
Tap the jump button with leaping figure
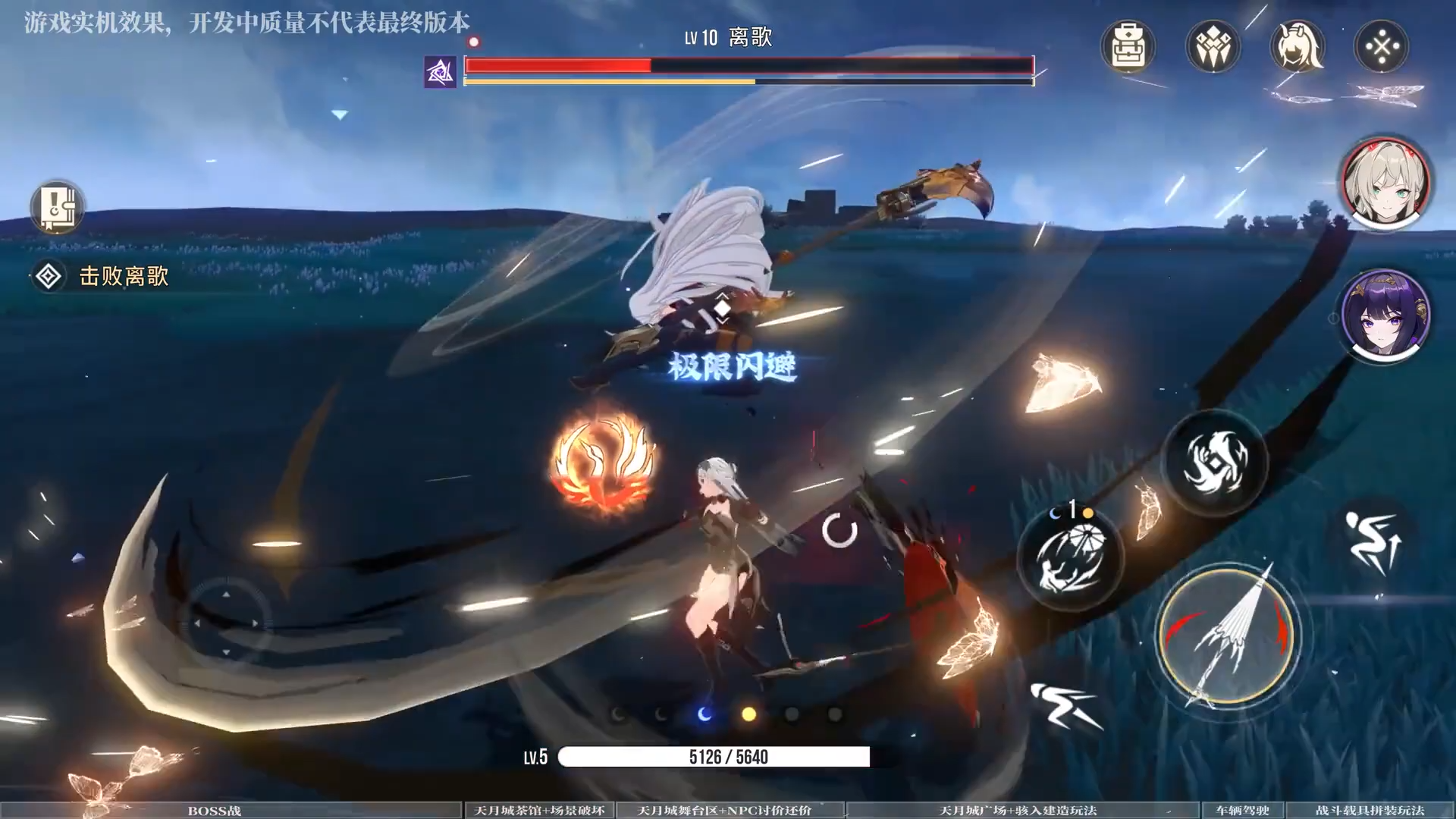[1373, 541]
